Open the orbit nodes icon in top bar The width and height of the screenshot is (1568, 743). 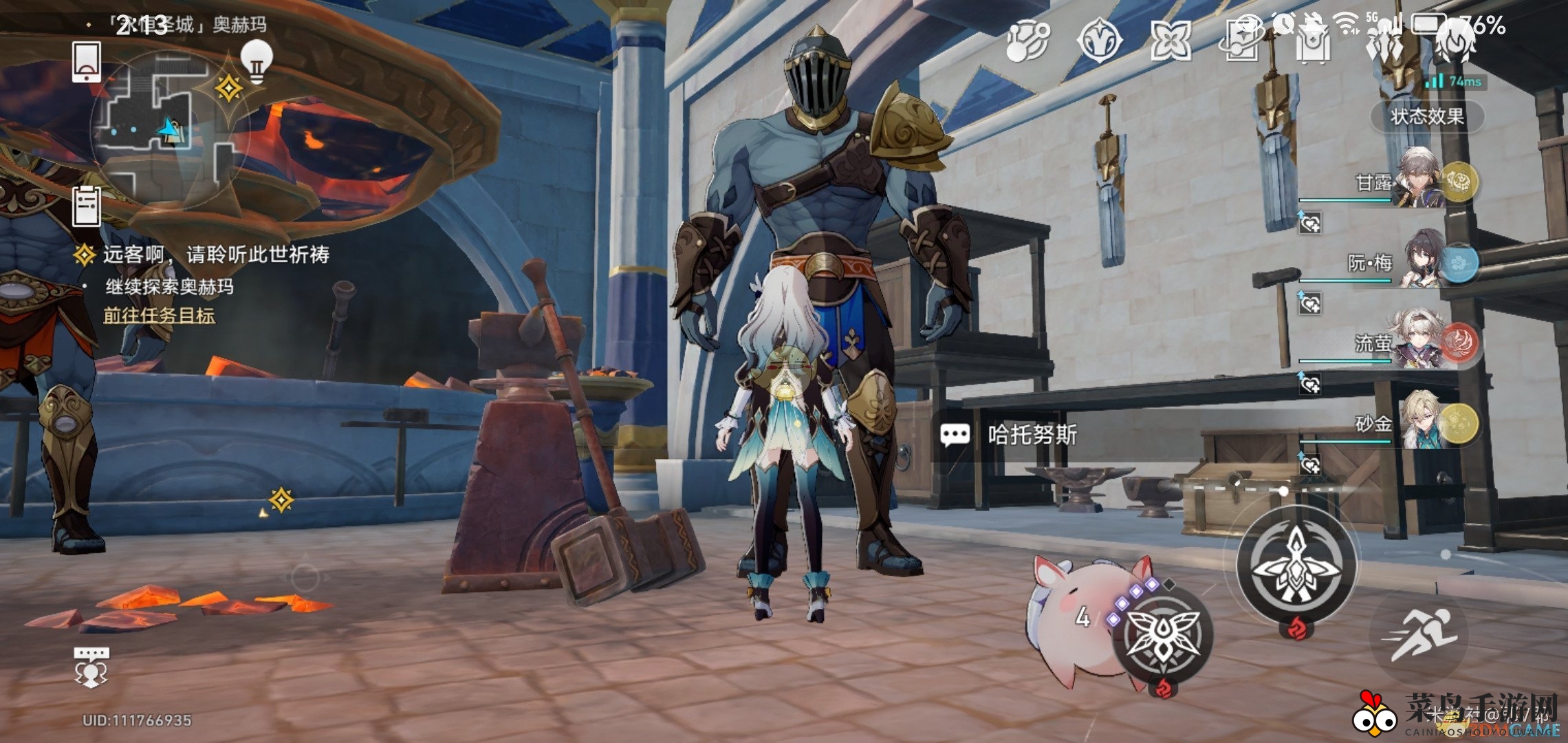(1027, 40)
